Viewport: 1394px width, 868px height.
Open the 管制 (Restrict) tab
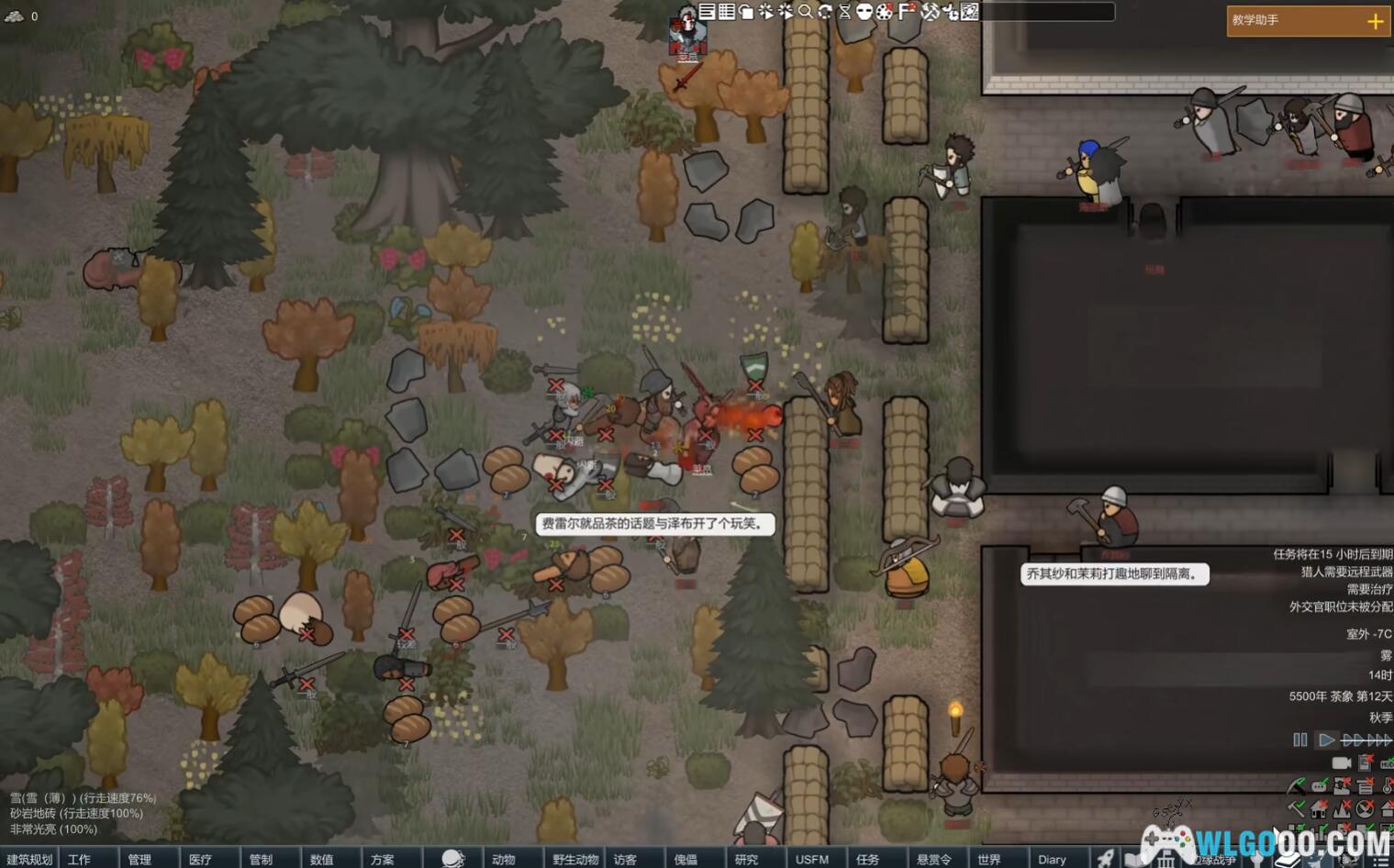pos(261,859)
